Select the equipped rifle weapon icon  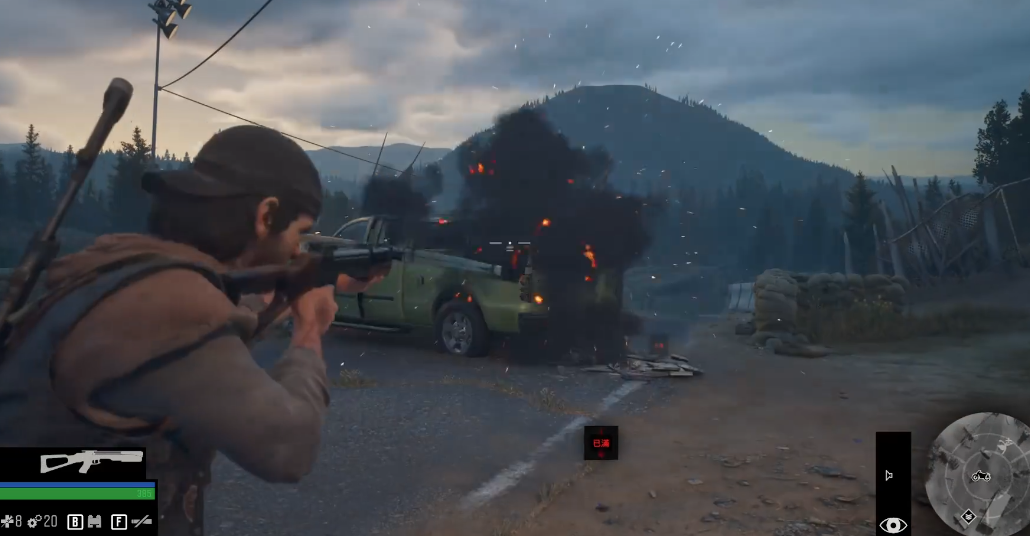91,460
